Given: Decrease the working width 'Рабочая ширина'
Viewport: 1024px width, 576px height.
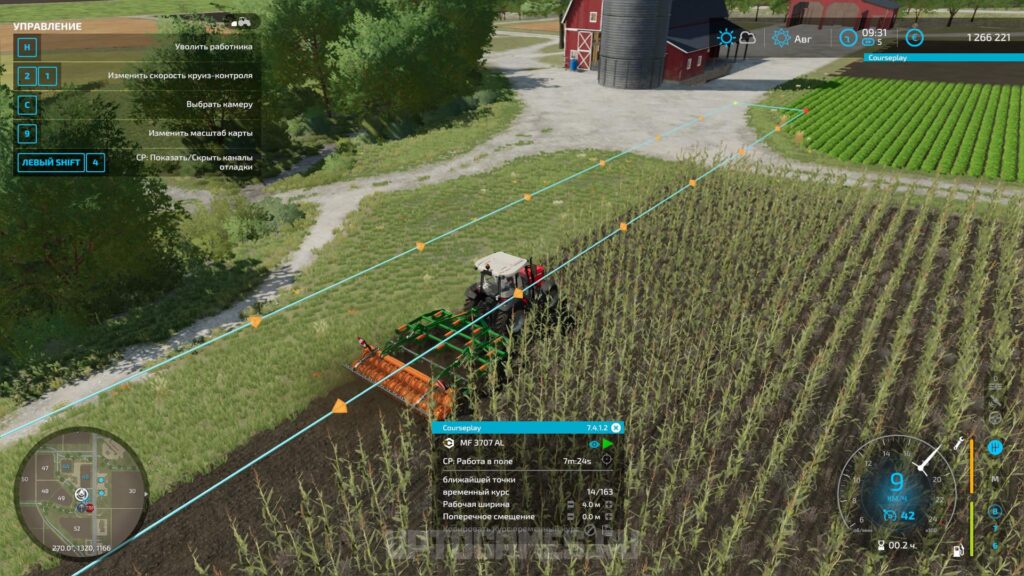Looking at the screenshot, I should [x=570, y=504].
